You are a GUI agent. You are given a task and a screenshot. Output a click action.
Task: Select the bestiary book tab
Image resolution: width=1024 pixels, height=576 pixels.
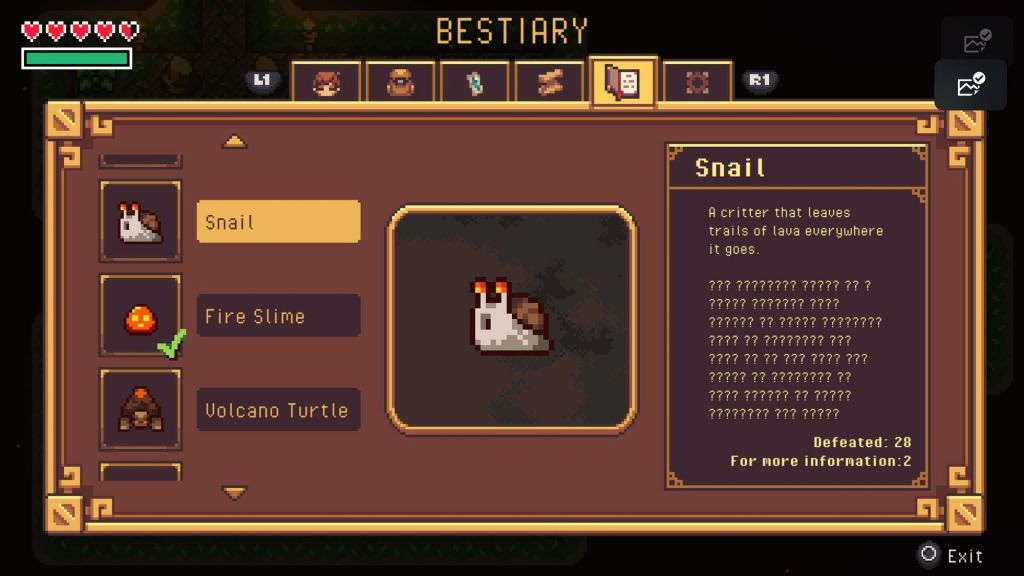click(x=623, y=83)
